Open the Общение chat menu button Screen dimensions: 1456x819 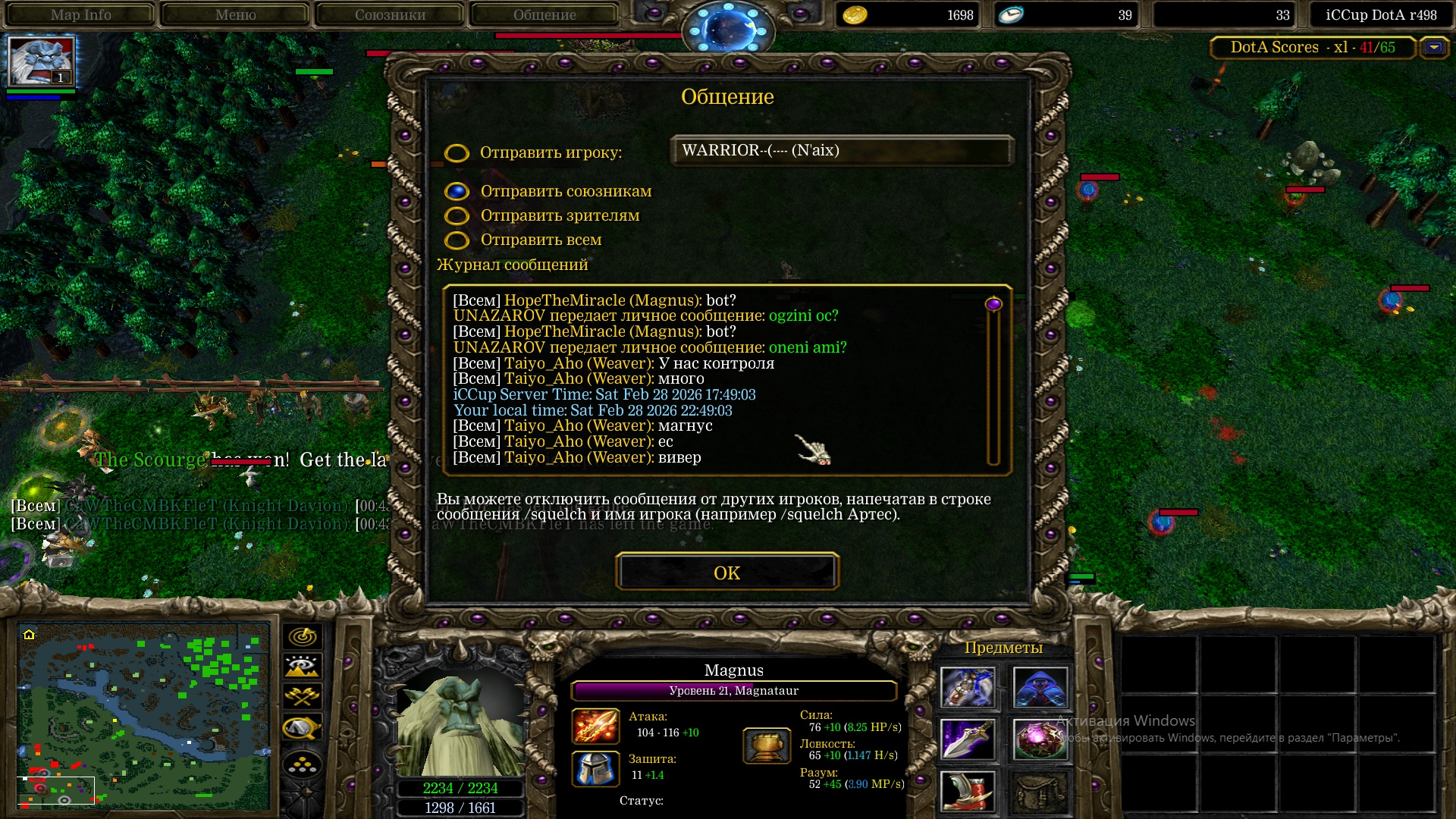pos(544,14)
